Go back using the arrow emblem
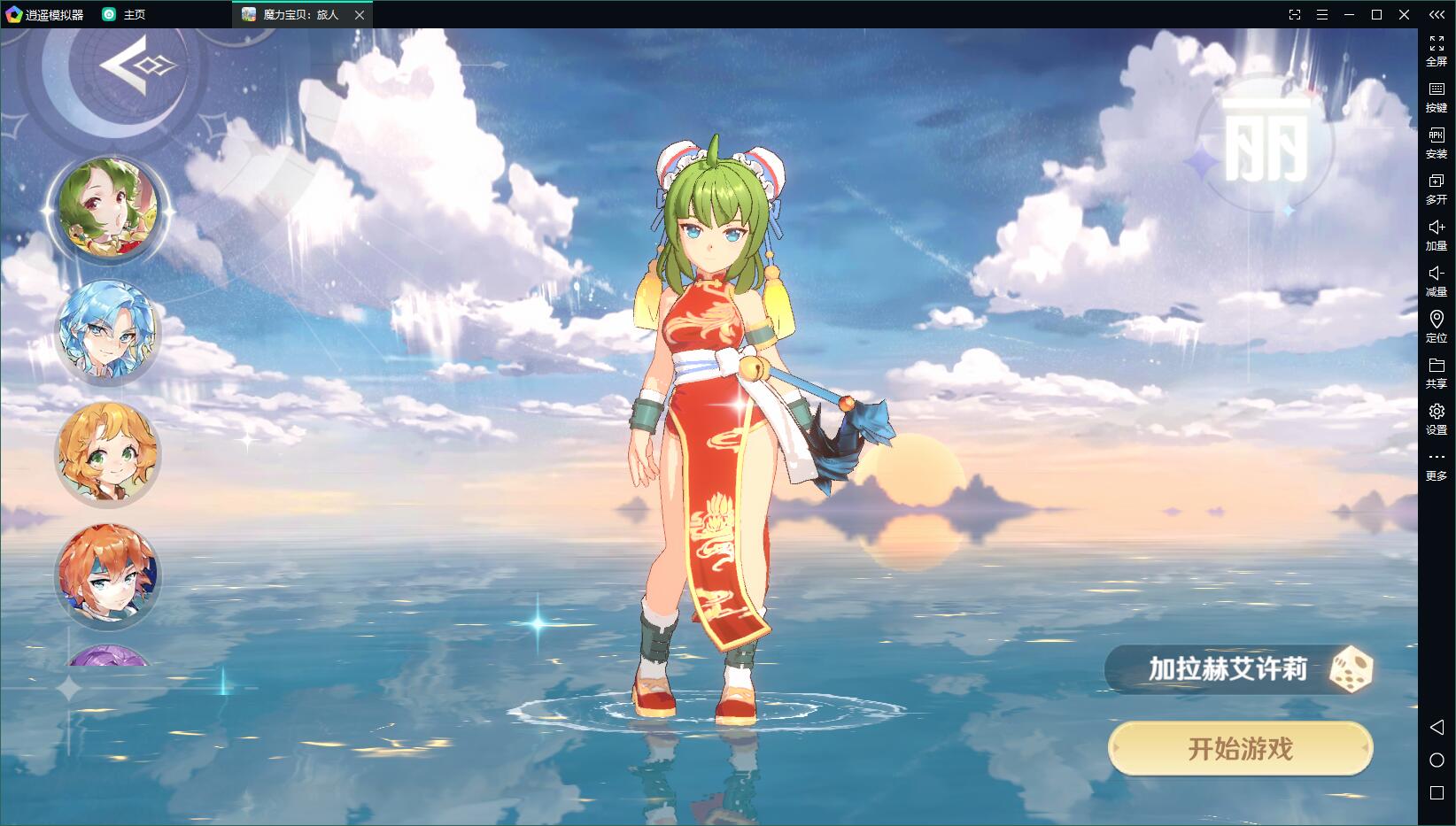Viewport: 1456px width, 826px height. pyautogui.click(x=136, y=65)
